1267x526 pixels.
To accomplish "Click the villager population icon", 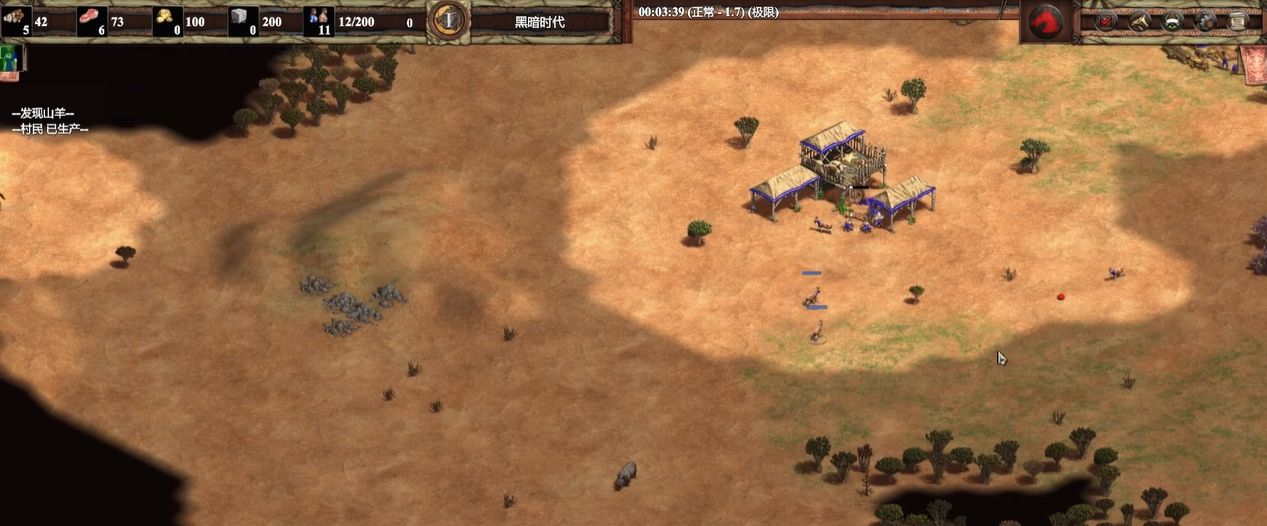I will 319,20.
